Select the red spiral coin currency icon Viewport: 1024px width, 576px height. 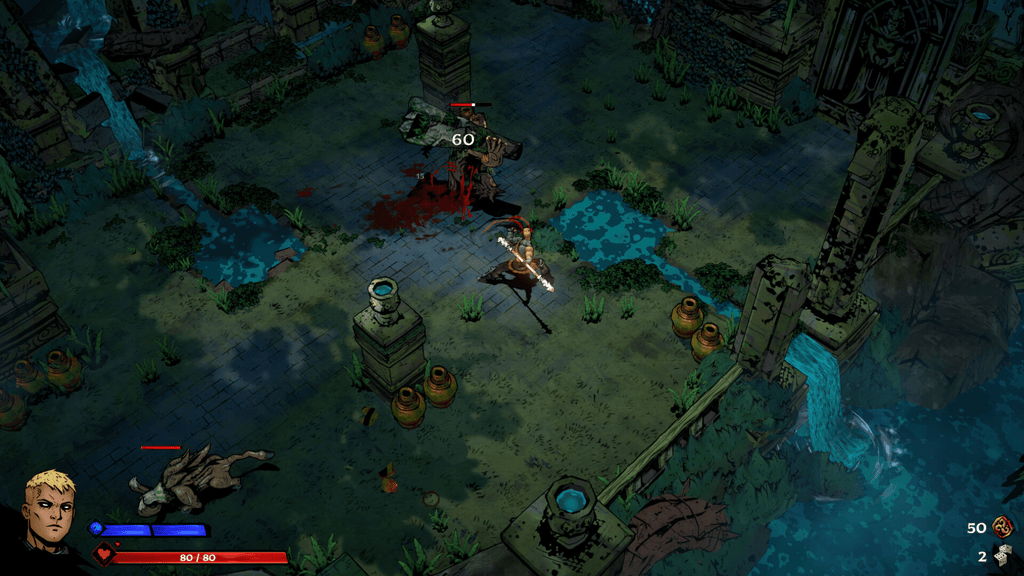click(x=1002, y=527)
